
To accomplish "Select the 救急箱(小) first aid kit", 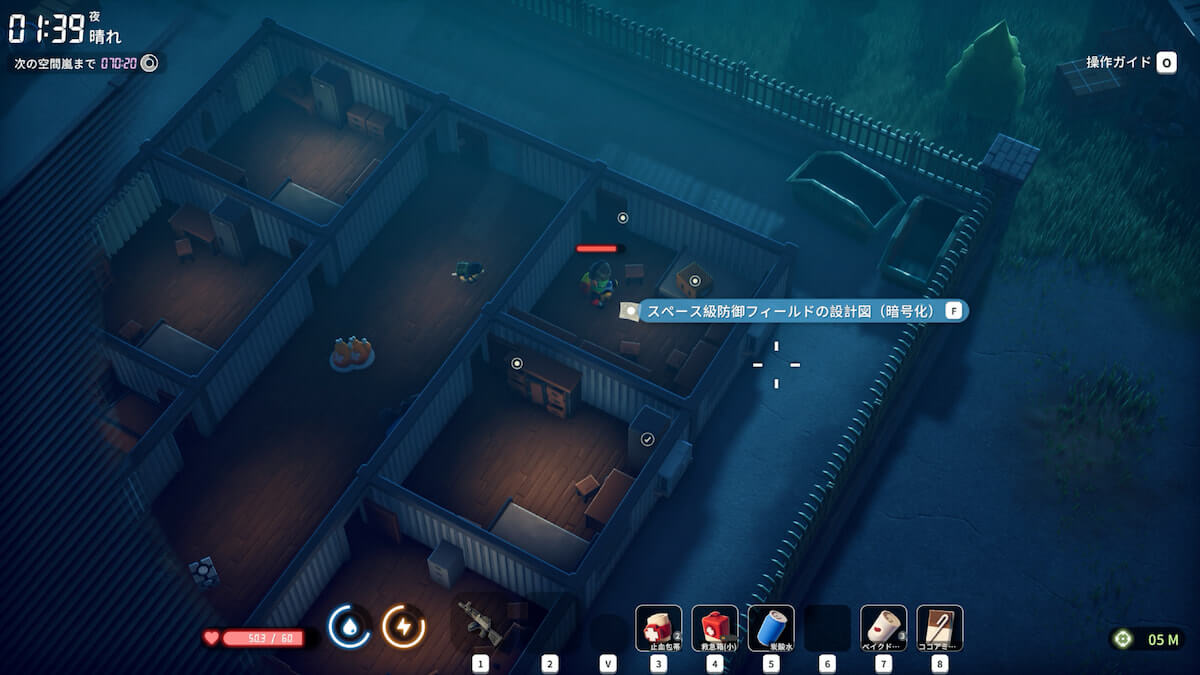I will click(715, 628).
